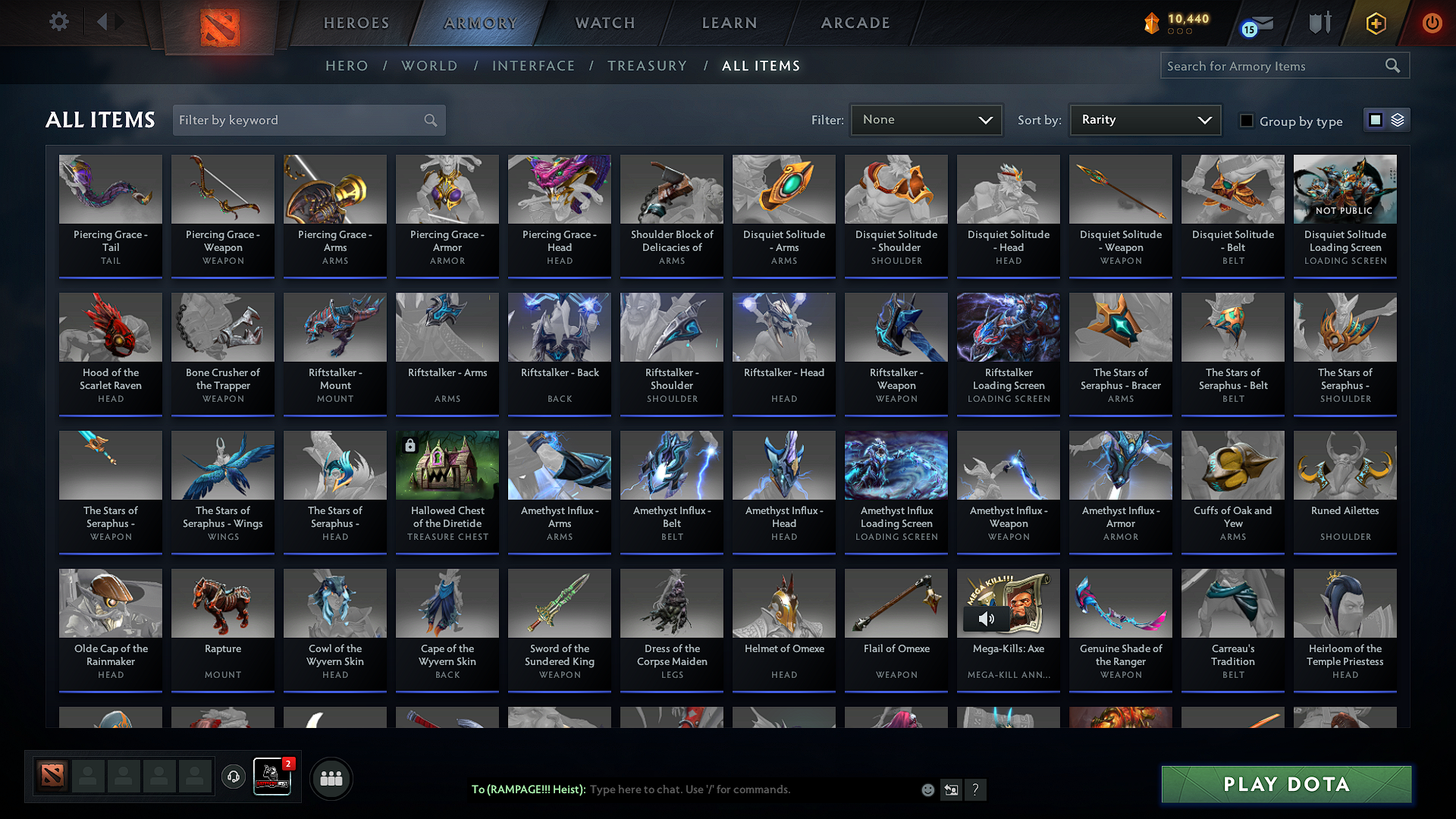
Task: Open the Sort by Rarity dropdown
Action: pyautogui.click(x=1144, y=120)
